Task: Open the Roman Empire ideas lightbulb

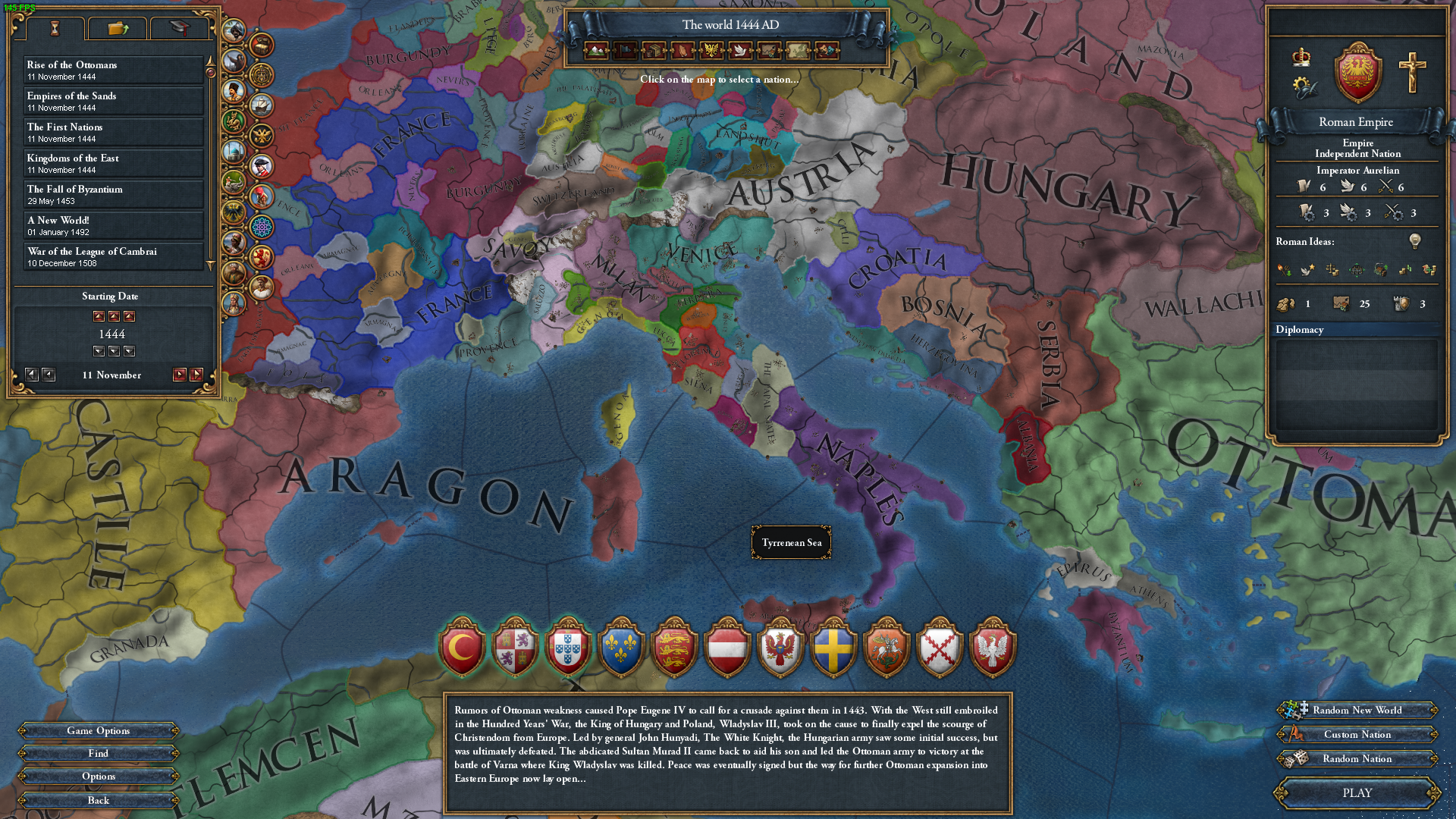Action: (x=1414, y=241)
